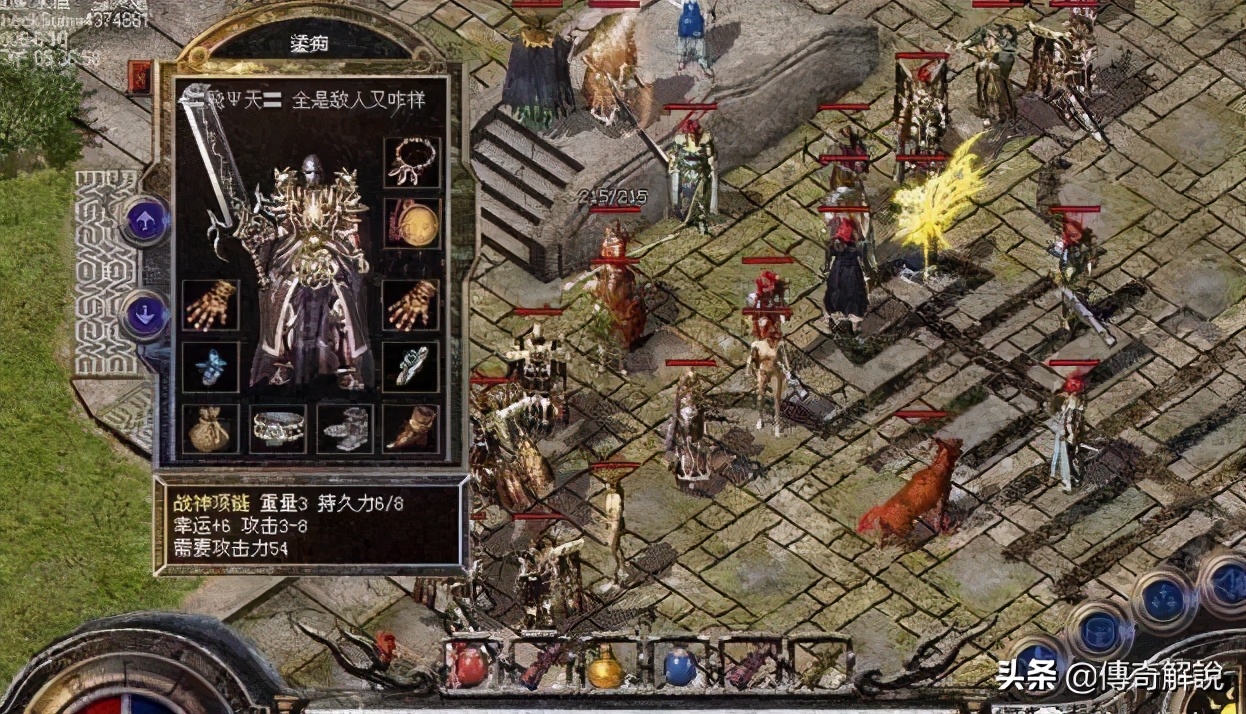Screen dimensions: 1246x714
Task: Choose the silver-green ring slot
Action: coord(412,367)
